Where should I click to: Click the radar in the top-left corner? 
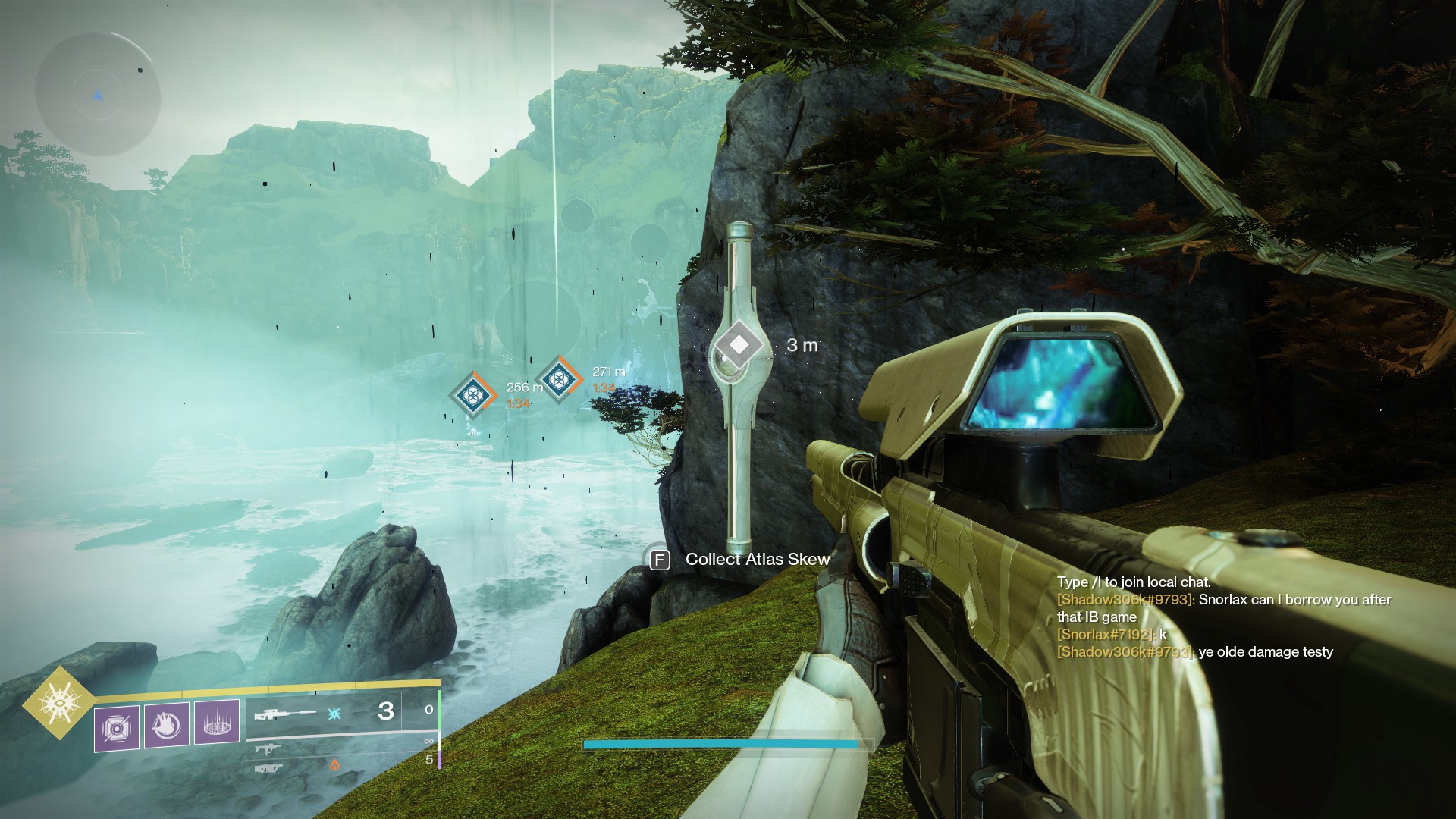(x=98, y=96)
